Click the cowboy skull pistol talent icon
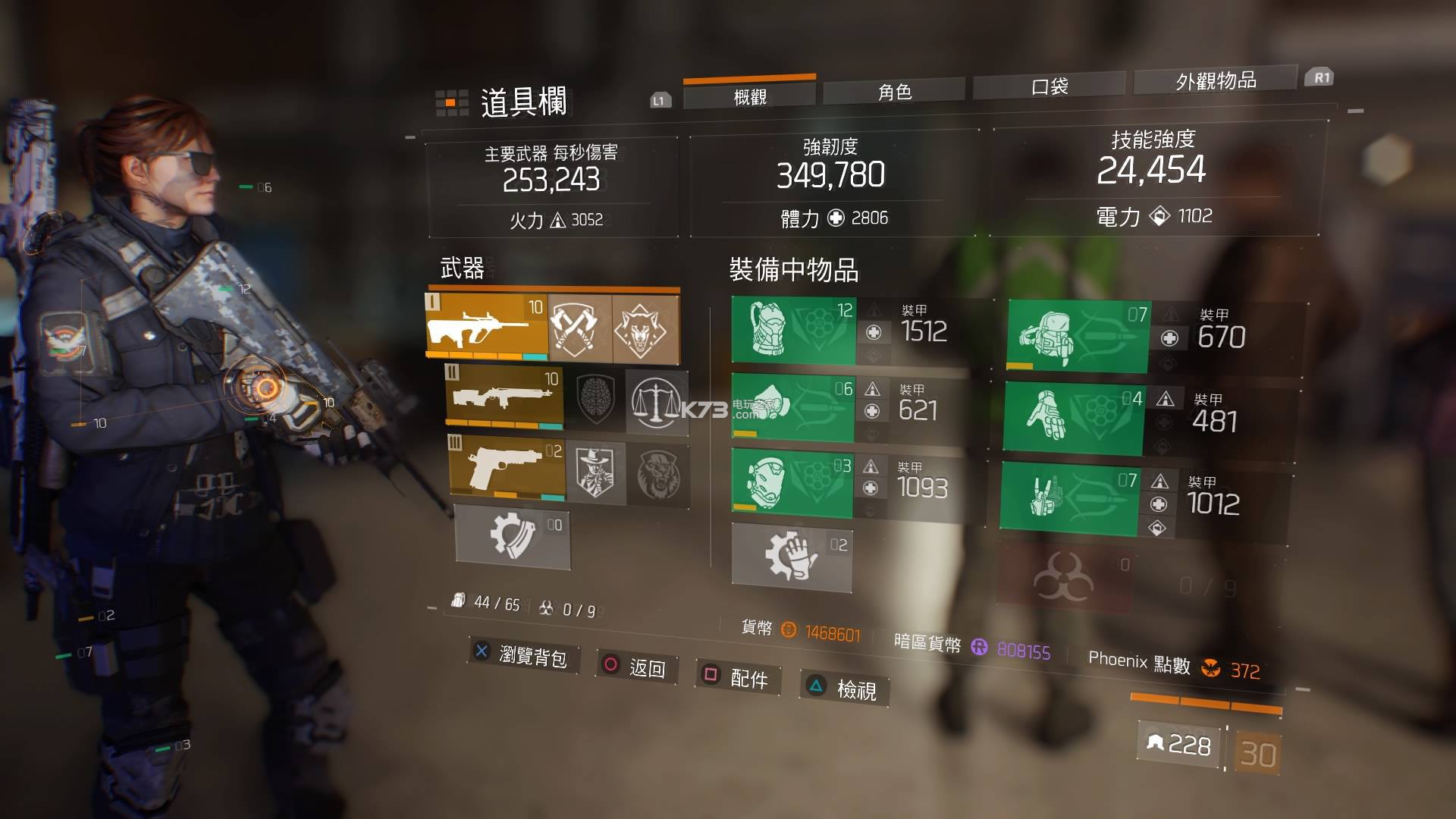Viewport: 1456px width, 819px height. coord(595,474)
